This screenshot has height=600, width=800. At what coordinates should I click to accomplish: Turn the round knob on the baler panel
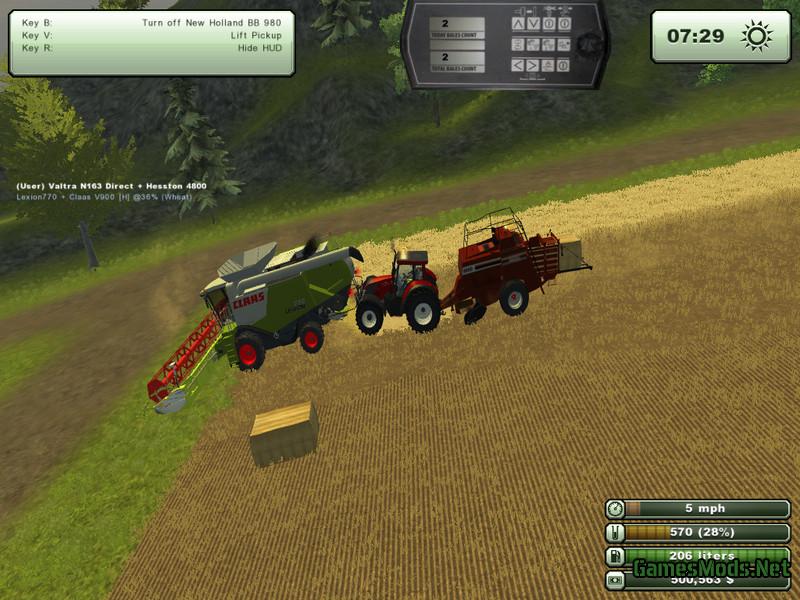click(588, 45)
